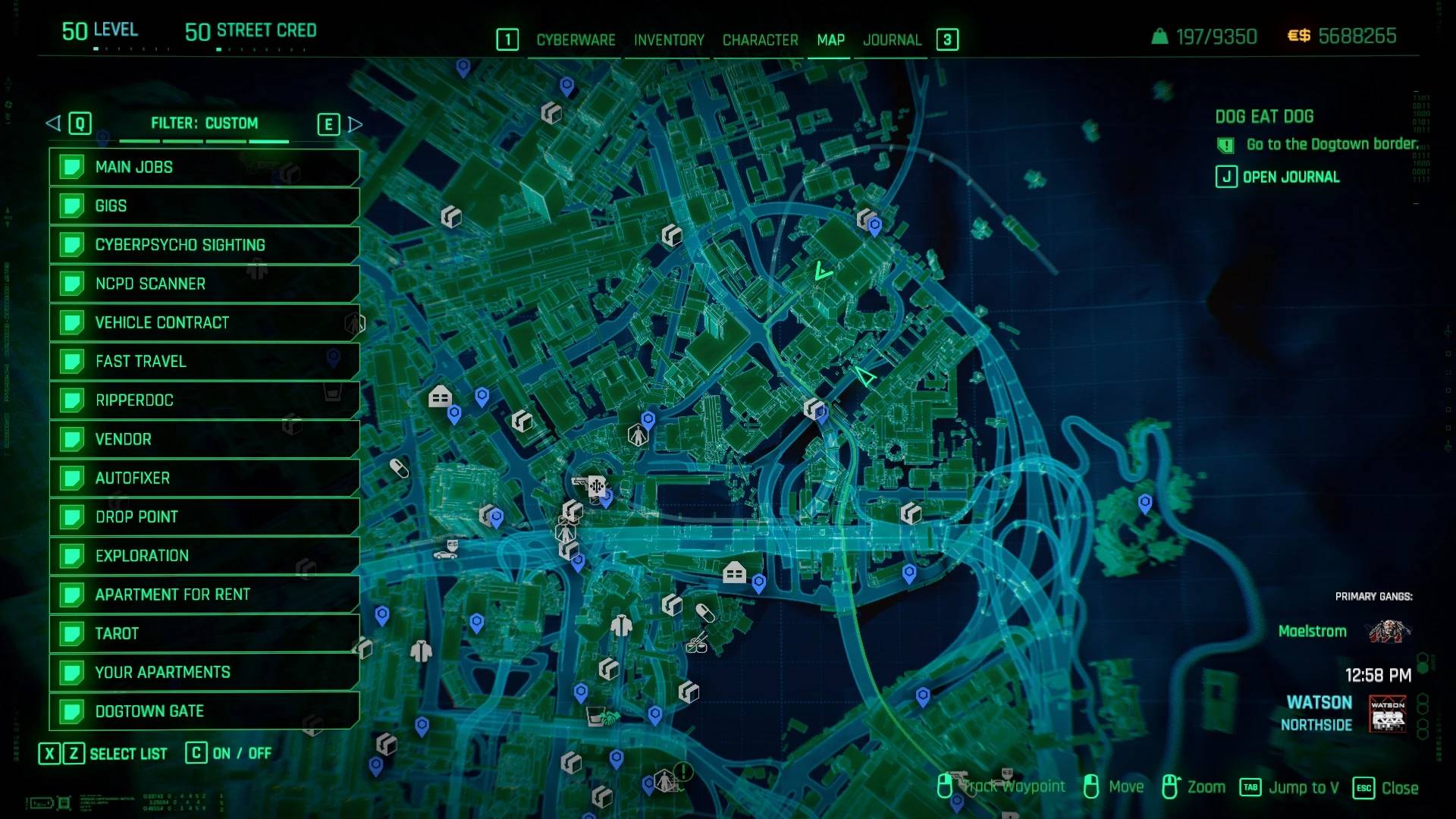This screenshot has width=1456, height=819.
Task: Toggle Ripperdoc filter entry
Action: click(x=203, y=400)
